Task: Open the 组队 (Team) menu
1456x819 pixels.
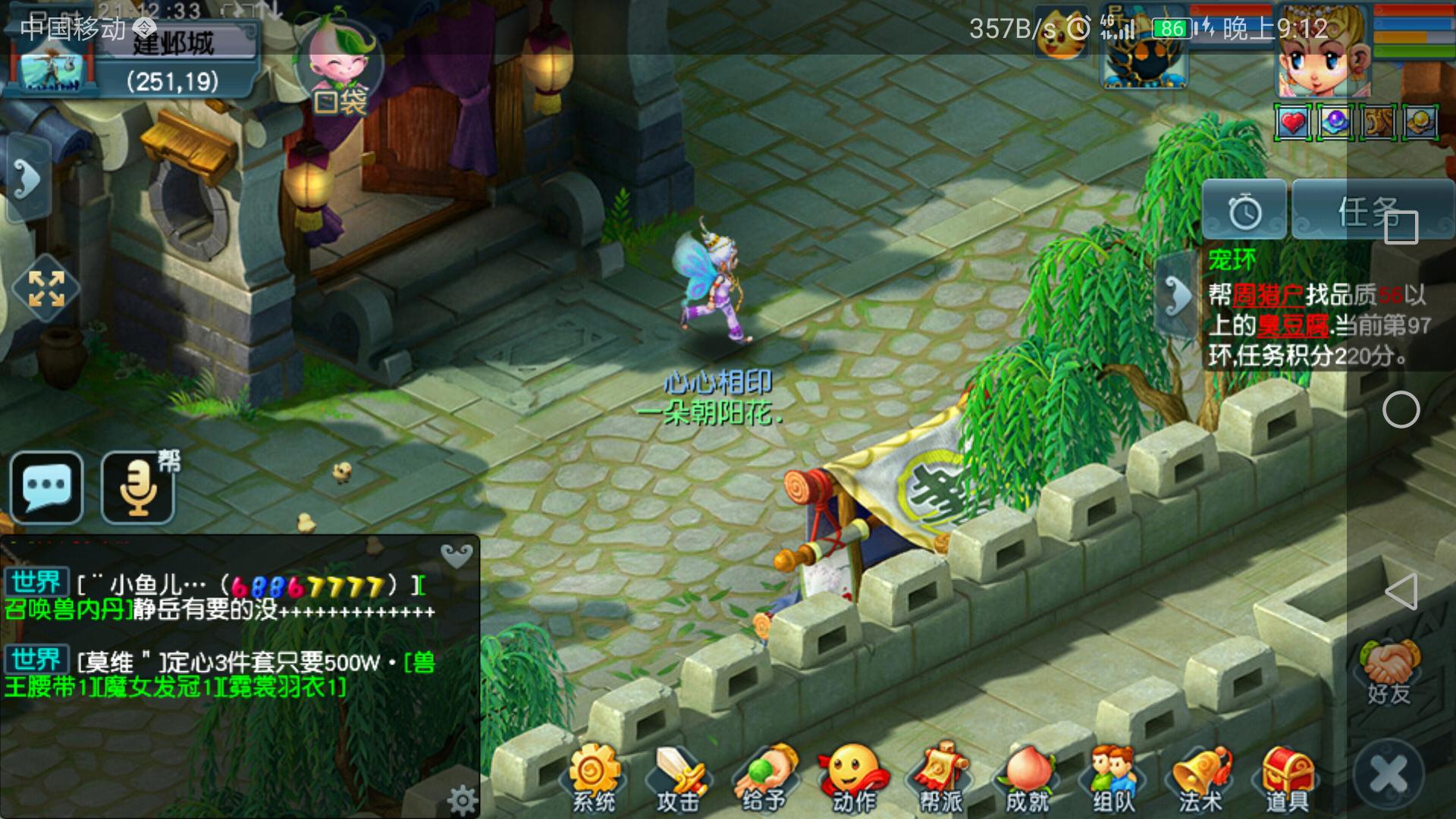Action: pyautogui.click(x=1113, y=777)
